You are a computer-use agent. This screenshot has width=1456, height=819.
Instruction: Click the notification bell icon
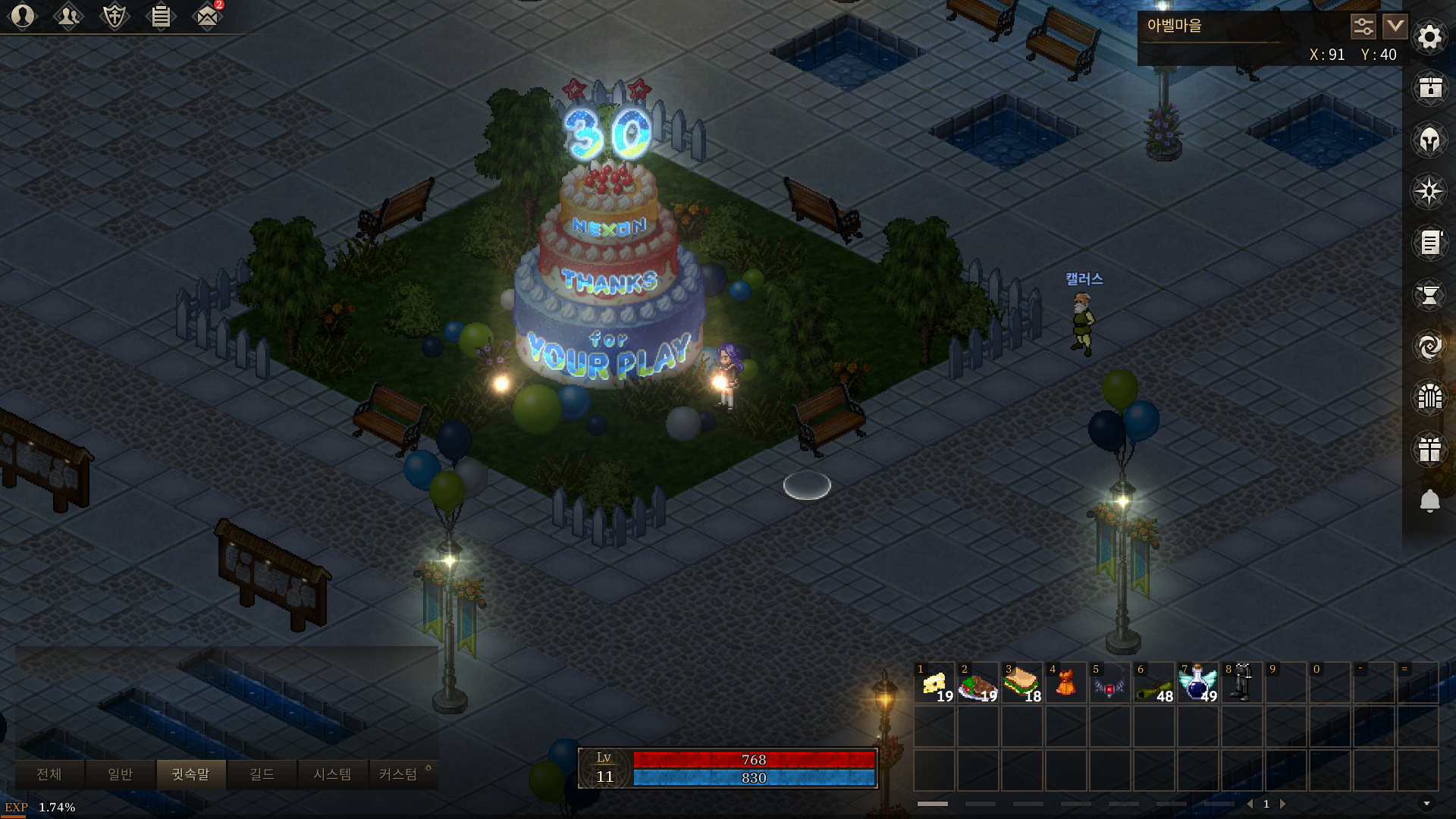(x=1429, y=500)
